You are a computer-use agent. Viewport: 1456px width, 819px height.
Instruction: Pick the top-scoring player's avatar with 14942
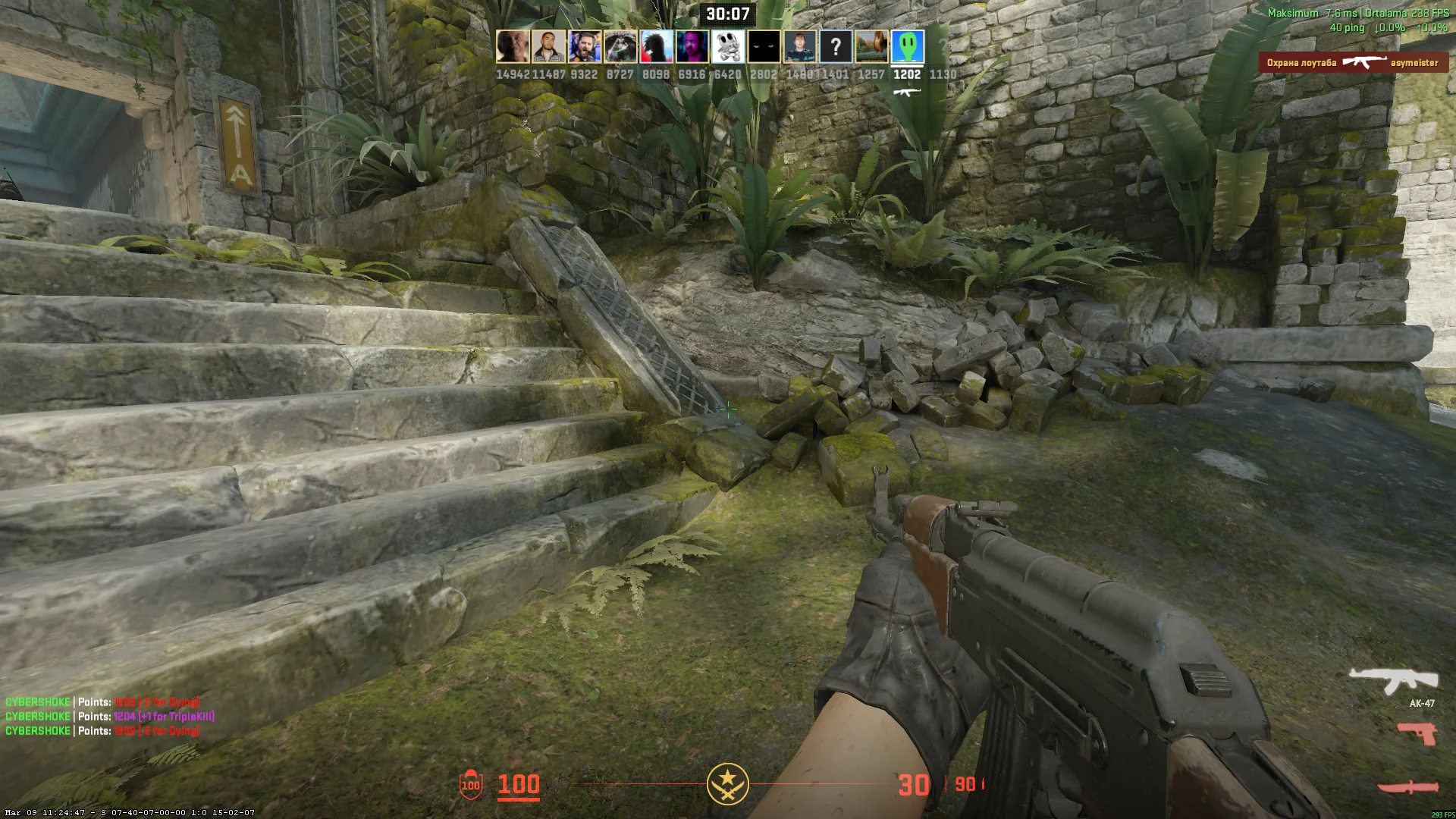coord(513,47)
